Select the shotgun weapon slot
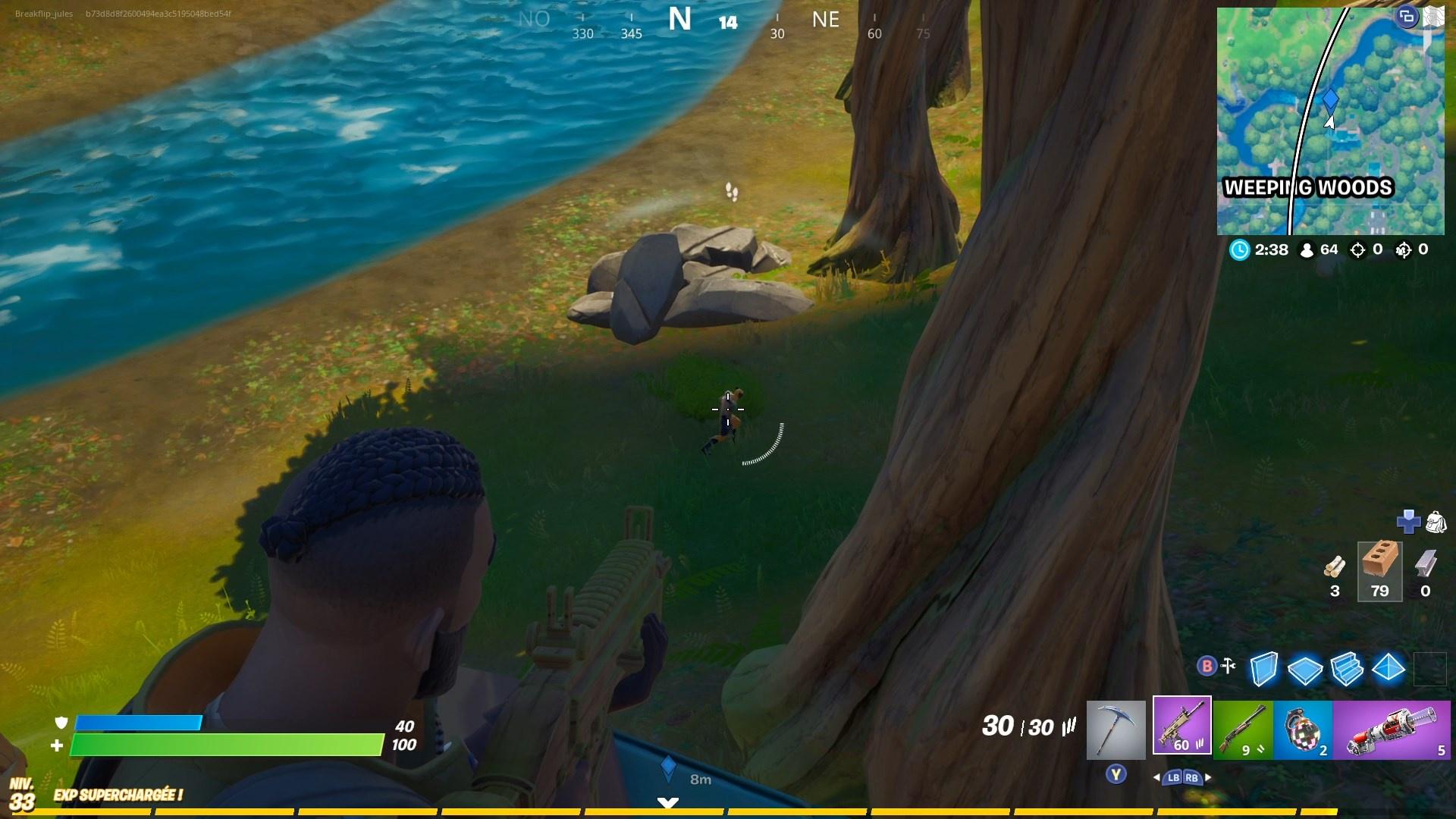1456x819 pixels. pos(1245,728)
